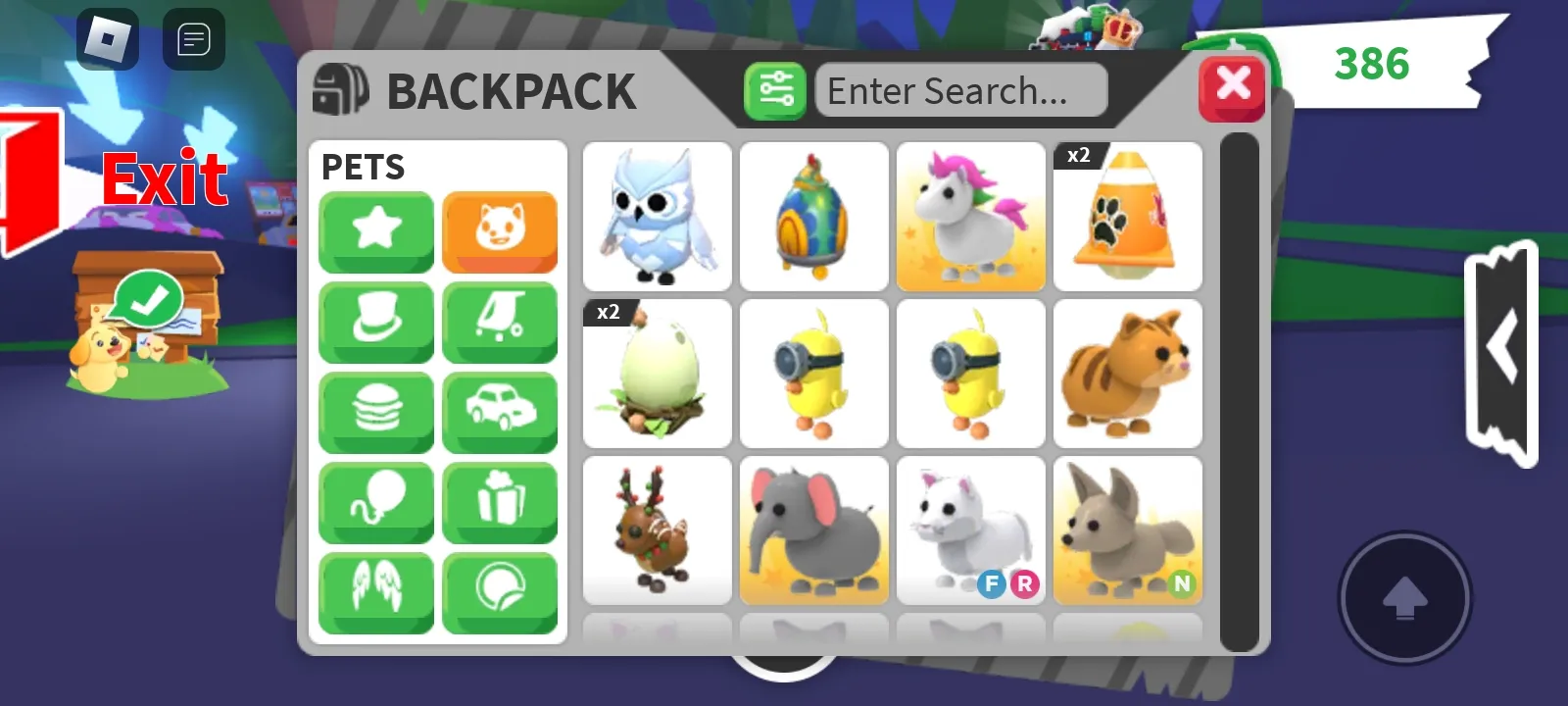Open the burger food category

(375, 413)
